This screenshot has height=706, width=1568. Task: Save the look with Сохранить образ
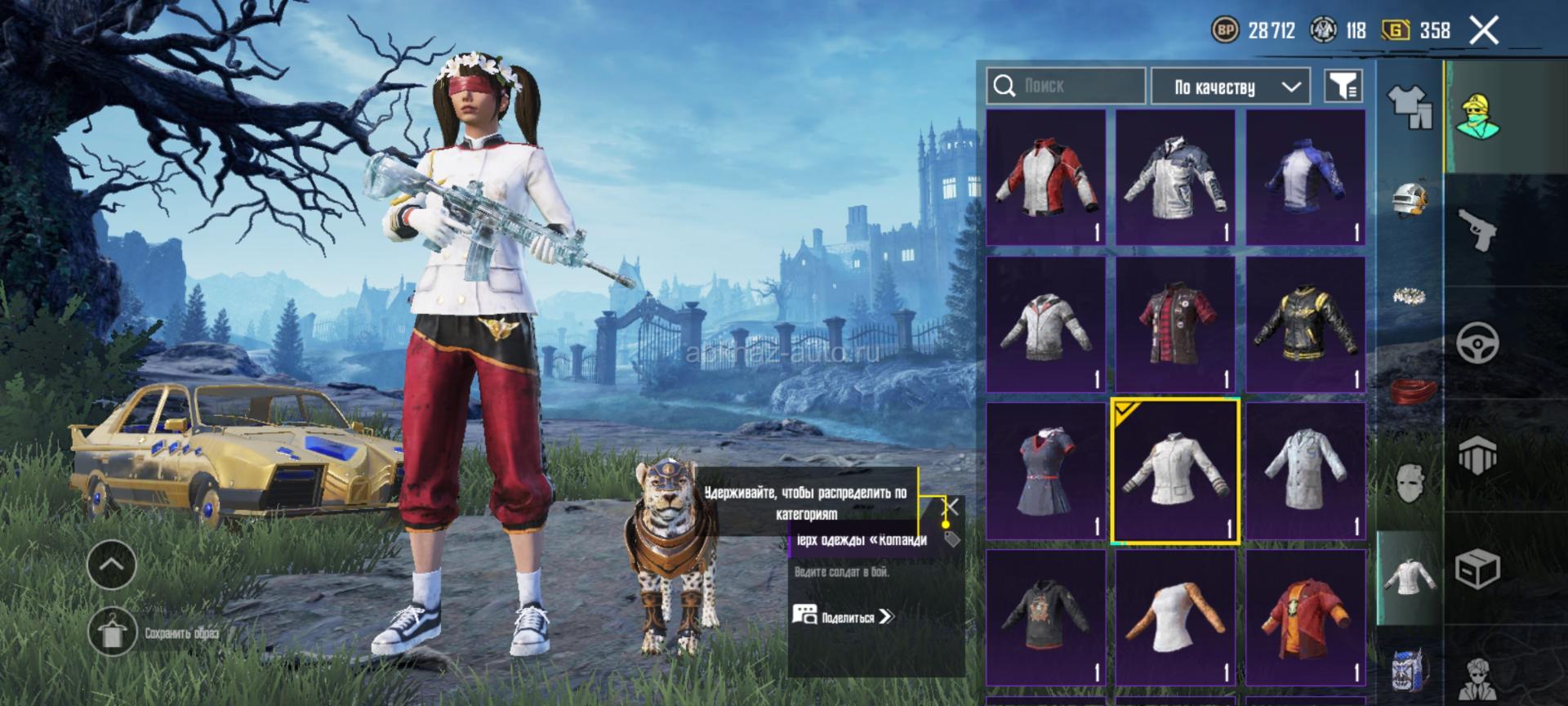(x=112, y=632)
